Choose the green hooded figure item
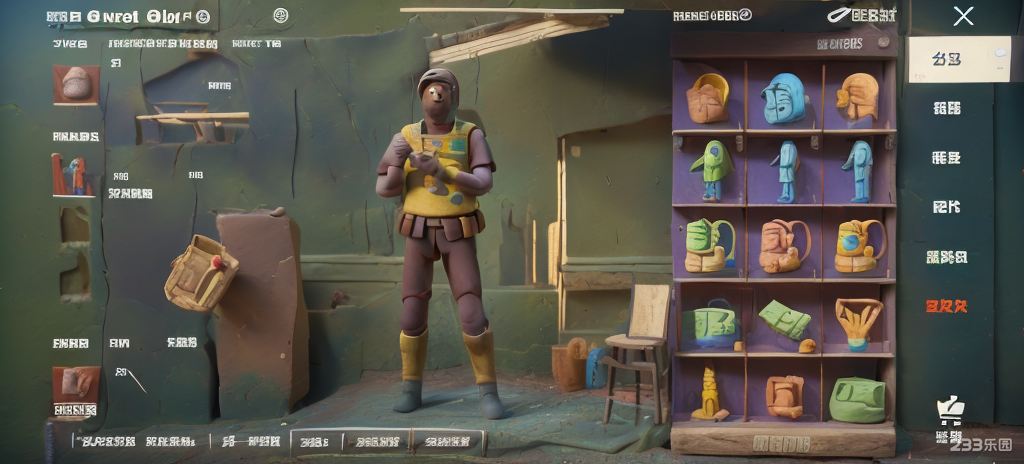1024x464 pixels. click(713, 168)
